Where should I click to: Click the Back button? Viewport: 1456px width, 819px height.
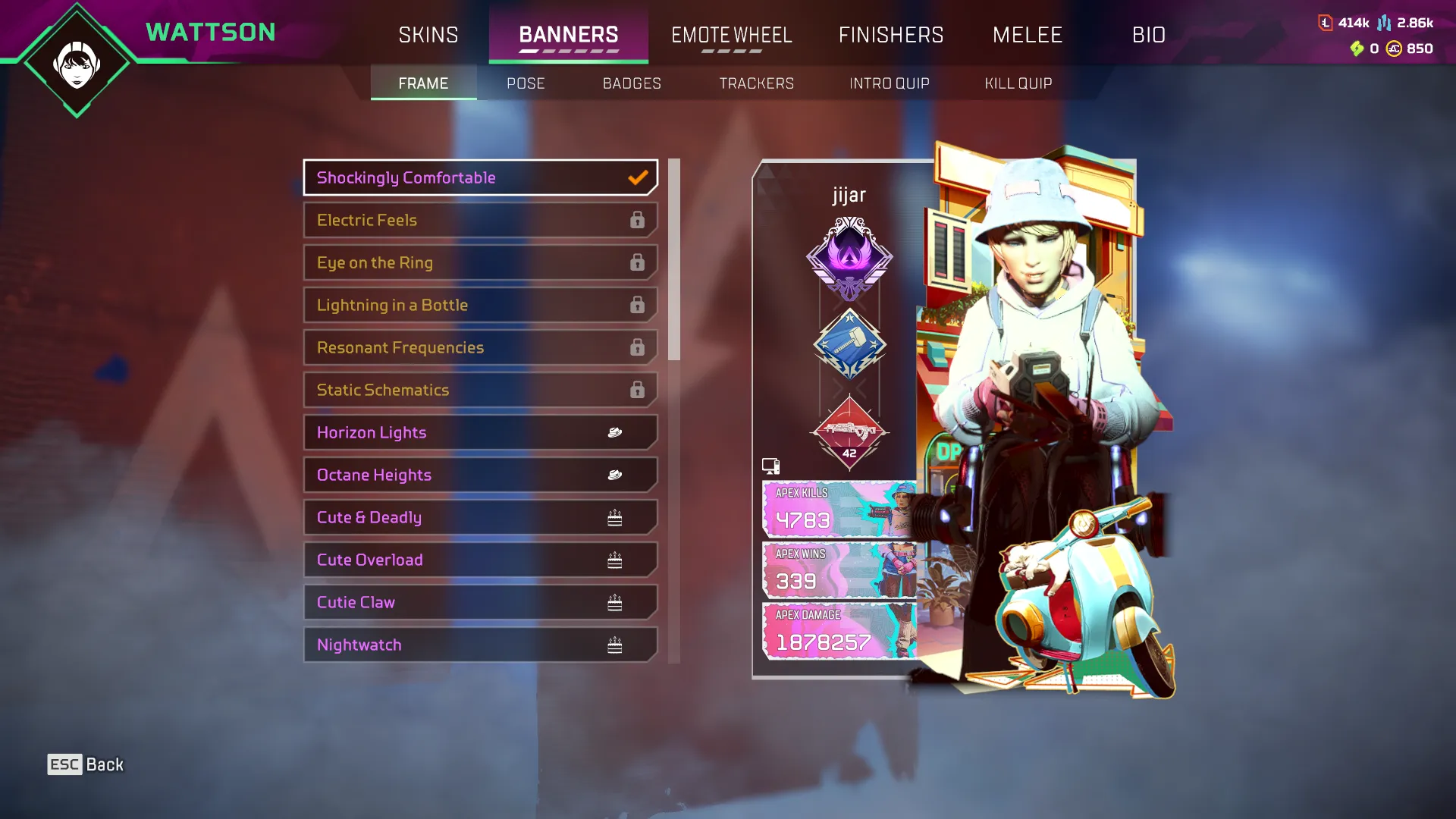(86, 764)
